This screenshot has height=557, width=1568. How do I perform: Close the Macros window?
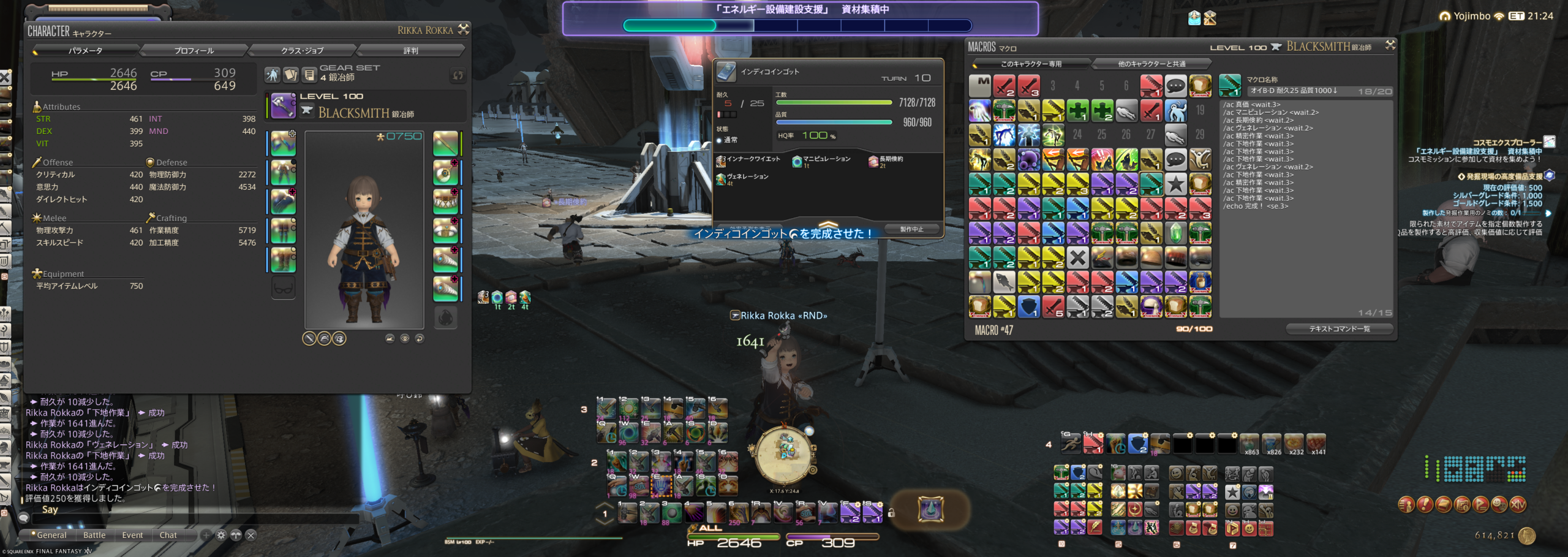pos(1390,45)
